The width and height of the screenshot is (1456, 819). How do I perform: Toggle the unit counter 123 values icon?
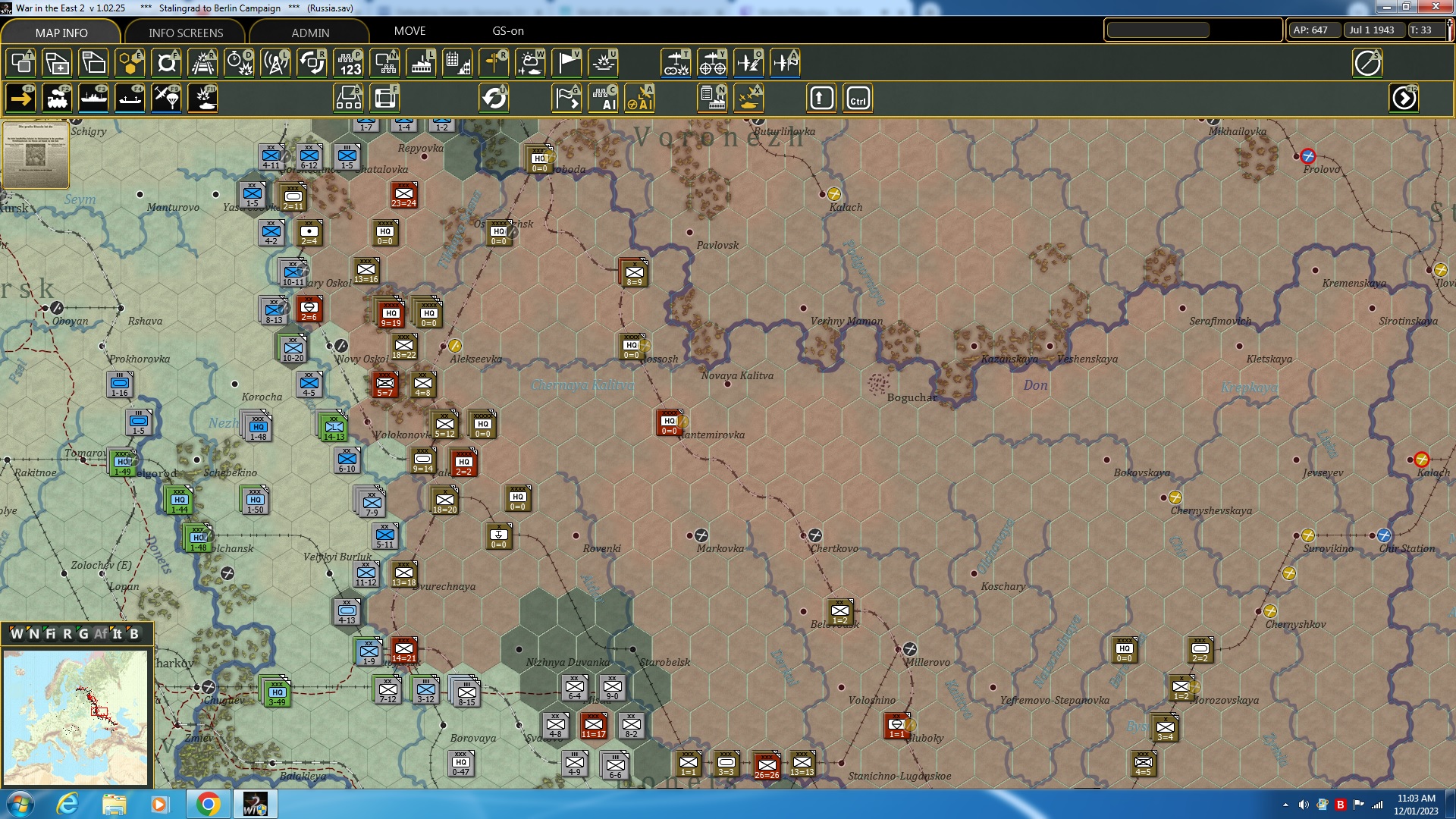[x=348, y=63]
